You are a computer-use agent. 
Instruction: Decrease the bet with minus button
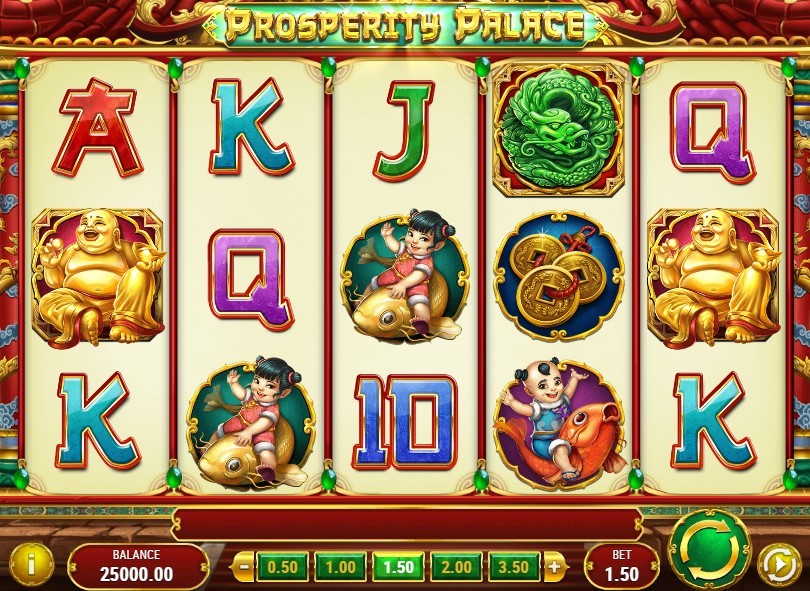point(243,567)
